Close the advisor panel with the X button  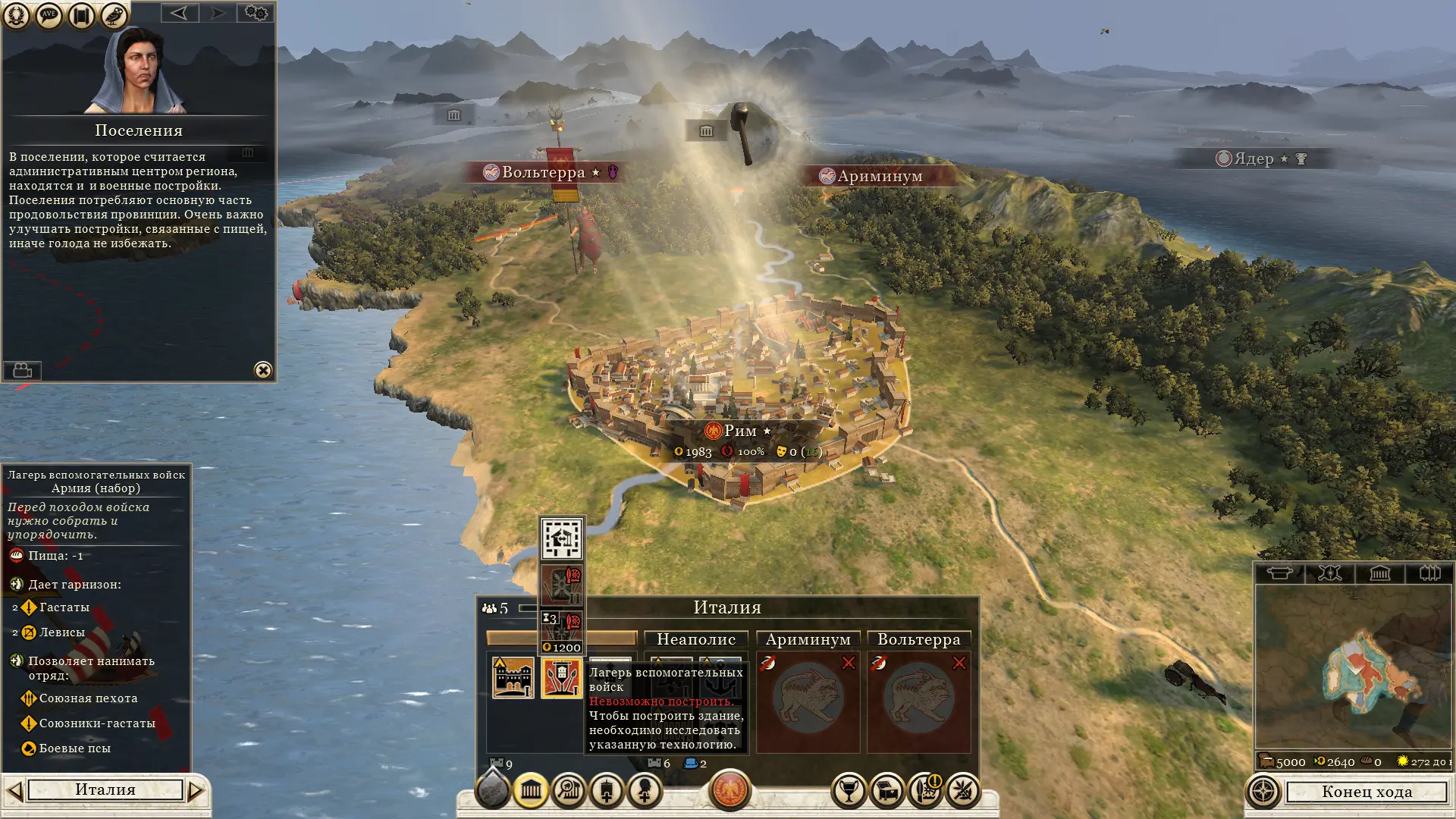point(262,370)
